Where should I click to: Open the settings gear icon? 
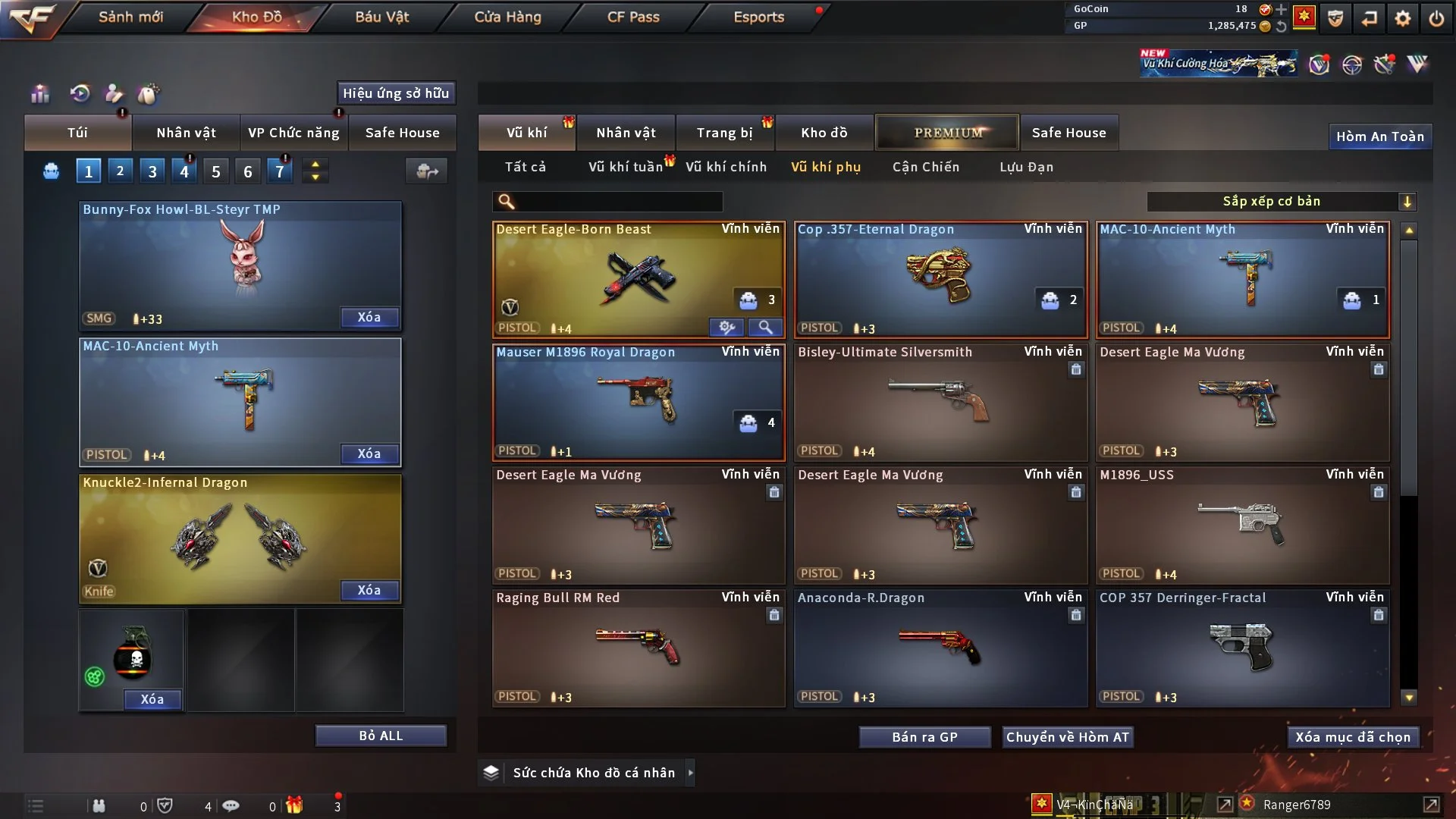[x=1403, y=18]
